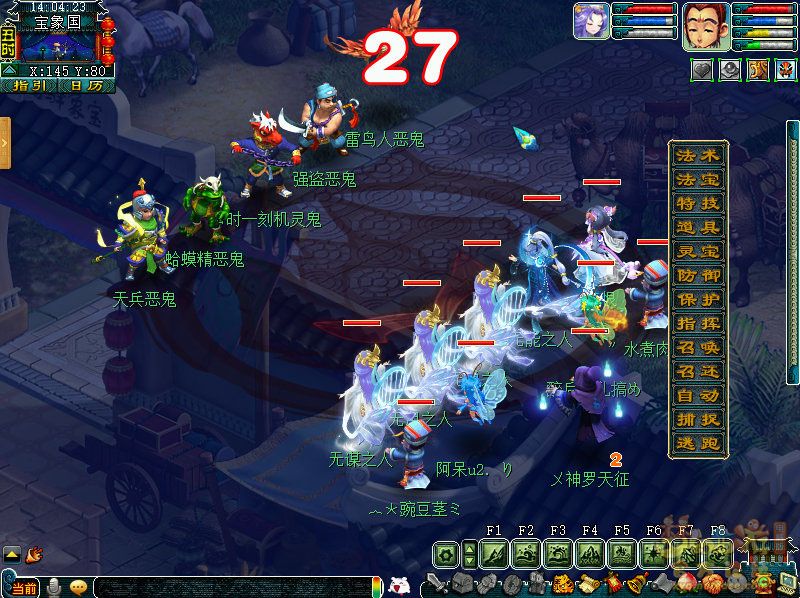The image size is (800, 598).
Task: Select the 捕捉 capture command
Action: pyautogui.click(x=698, y=420)
